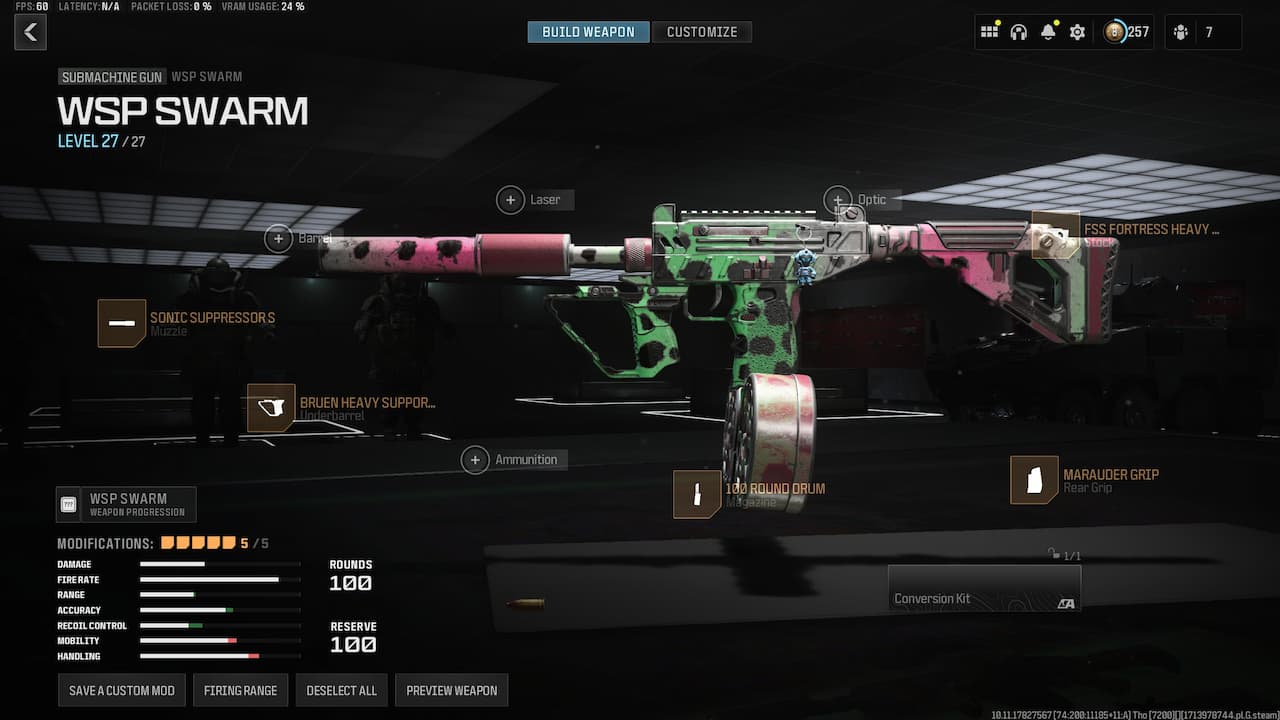Expand the Barrel attachment slot
Image resolution: width=1280 pixels, height=720 pixels.
pyautogui.click(x=279, y=238)
